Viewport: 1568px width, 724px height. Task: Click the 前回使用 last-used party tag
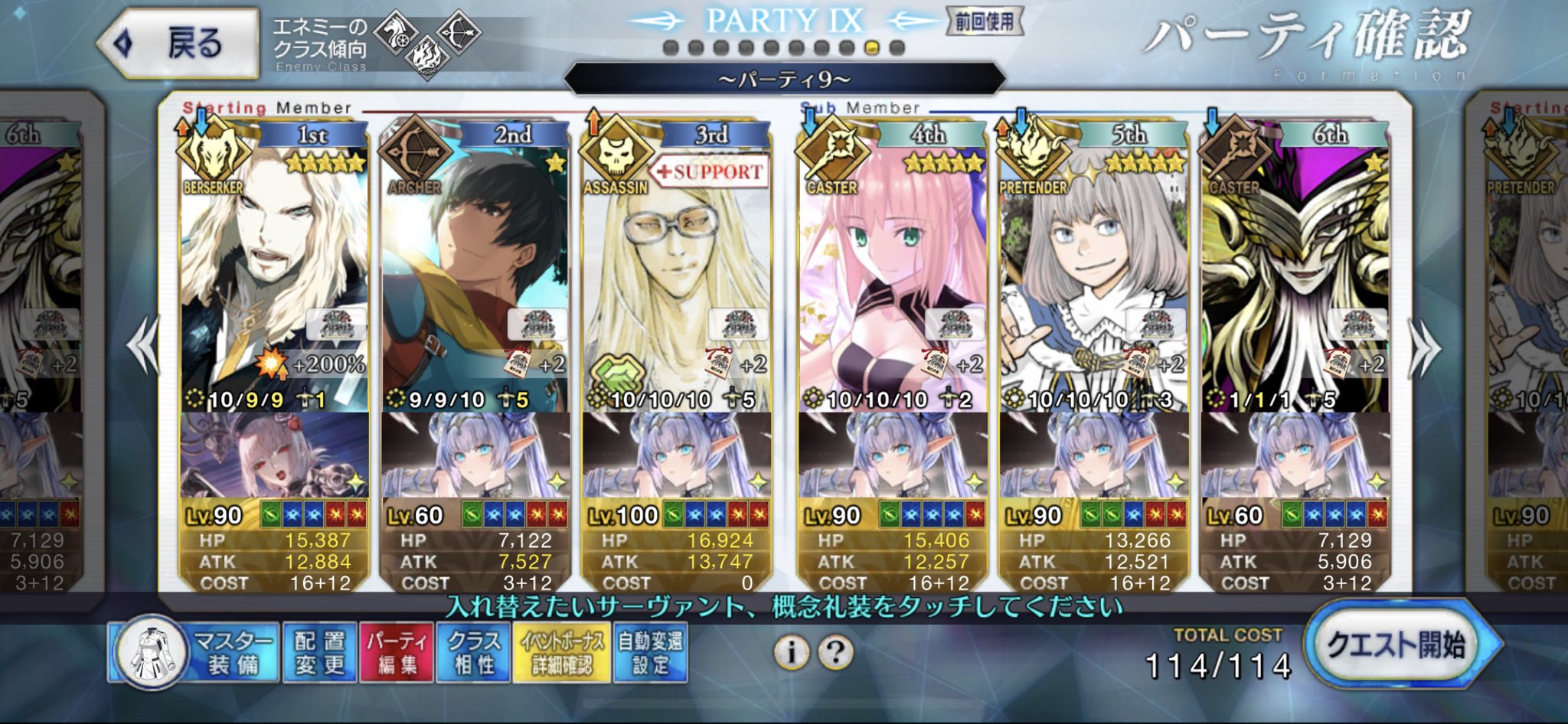click(984, 21)
